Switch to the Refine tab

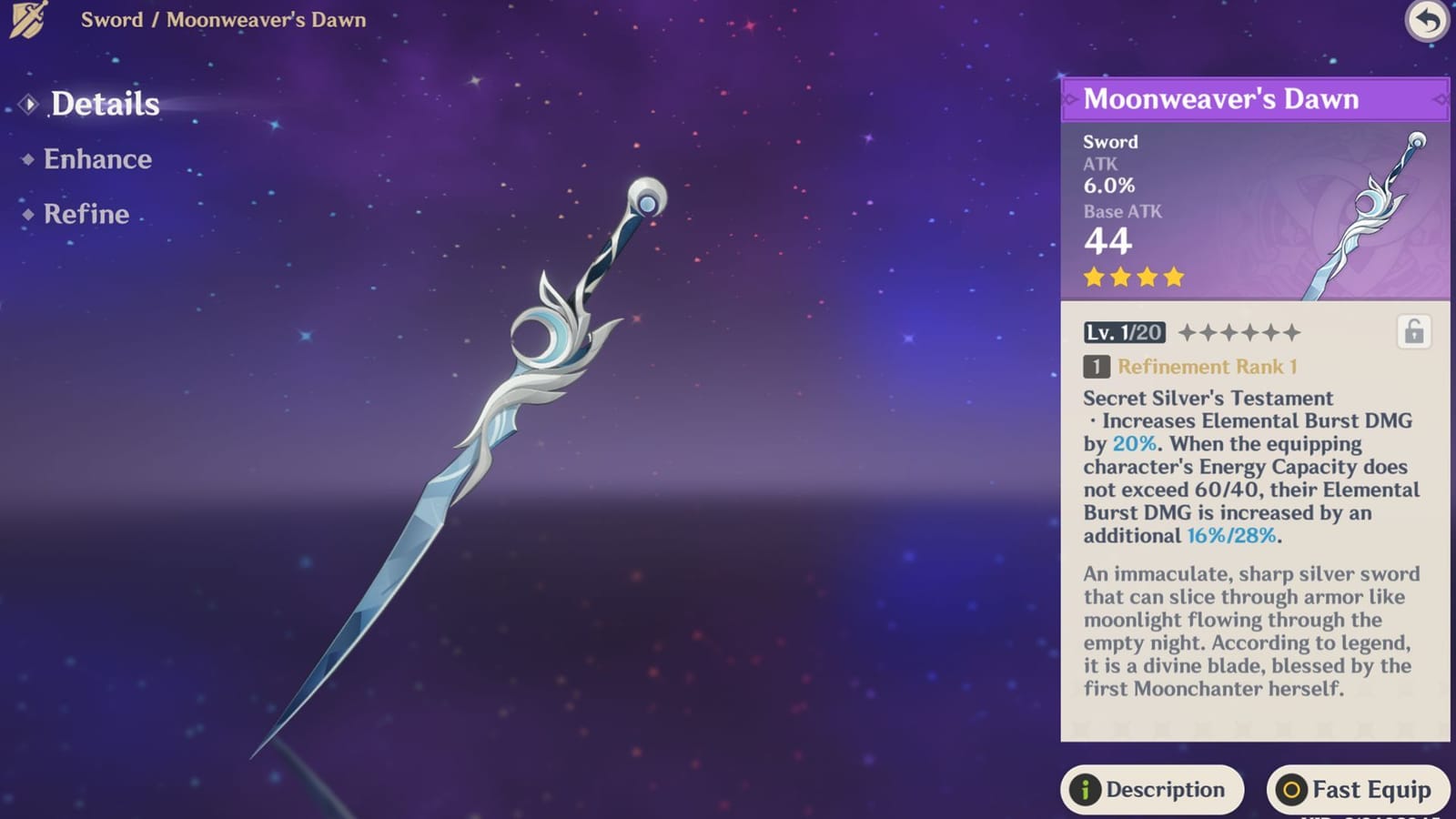86,214
